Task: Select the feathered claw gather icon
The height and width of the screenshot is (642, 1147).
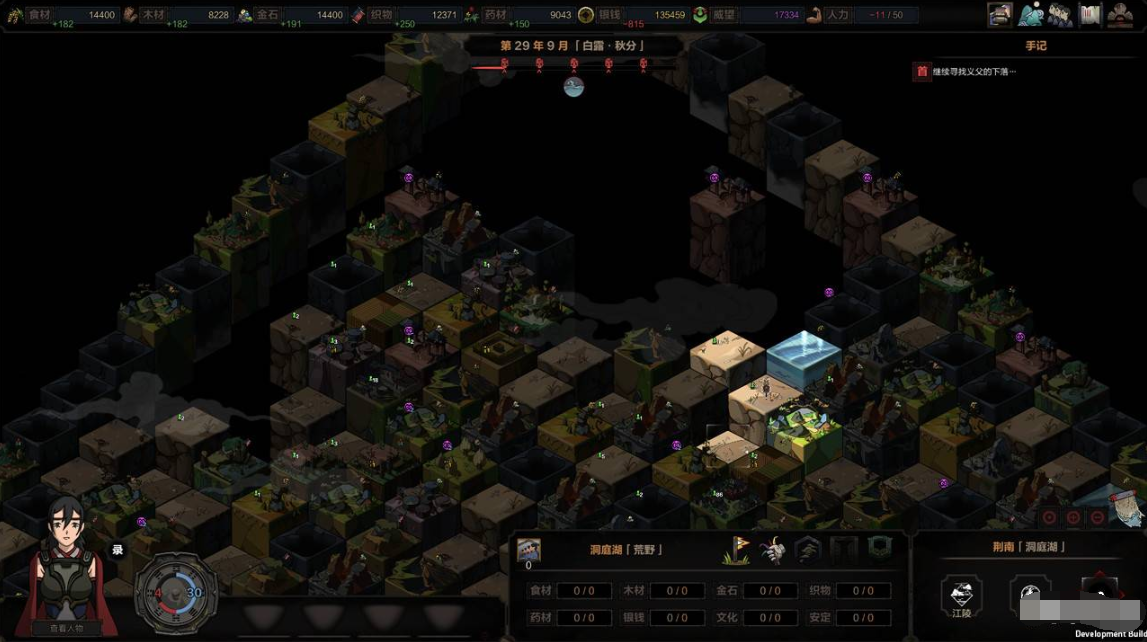Action: click(x=772, y=550)
